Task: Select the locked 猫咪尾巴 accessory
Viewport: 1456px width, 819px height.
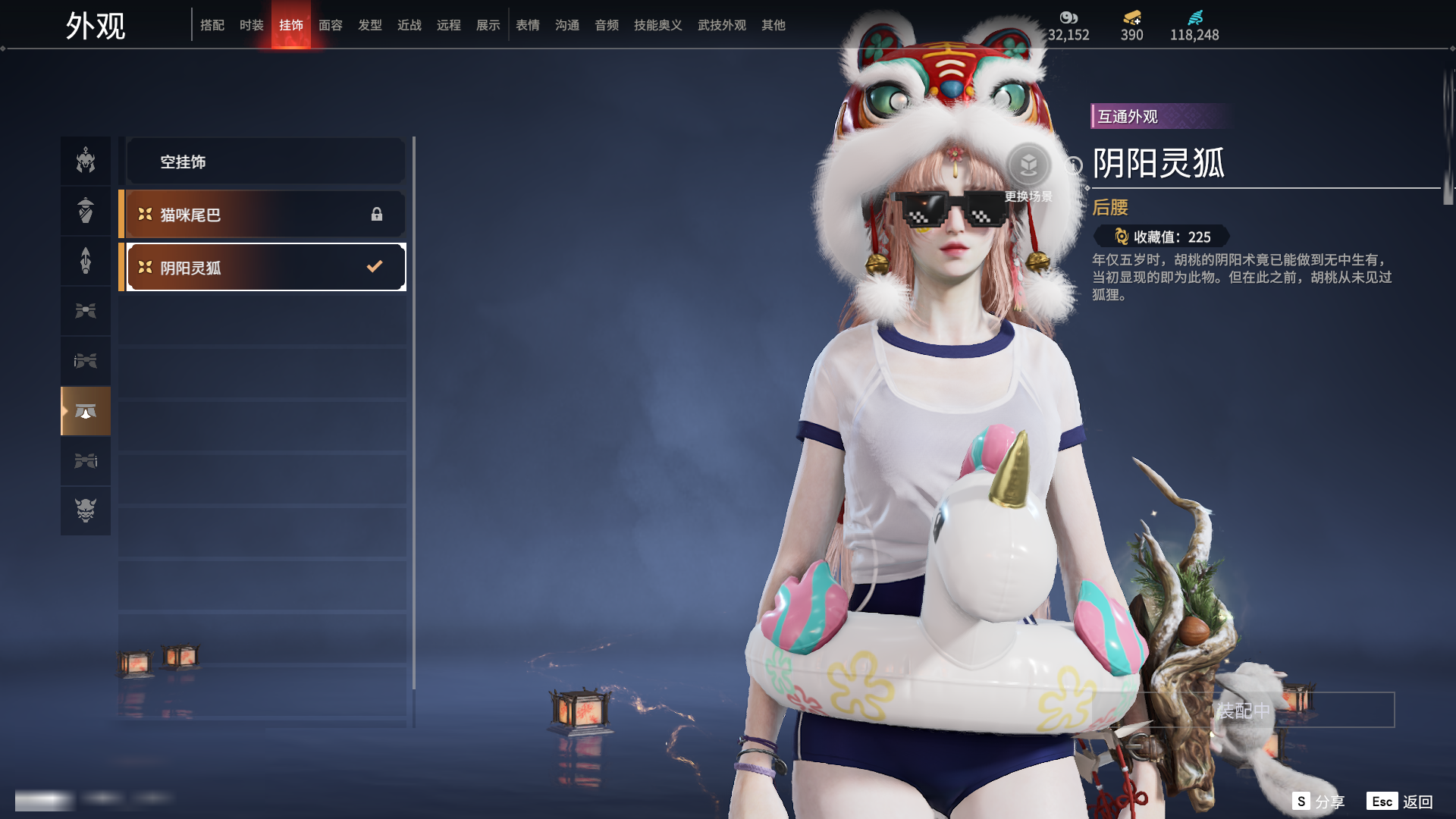Action: click(x=265, y=215)
